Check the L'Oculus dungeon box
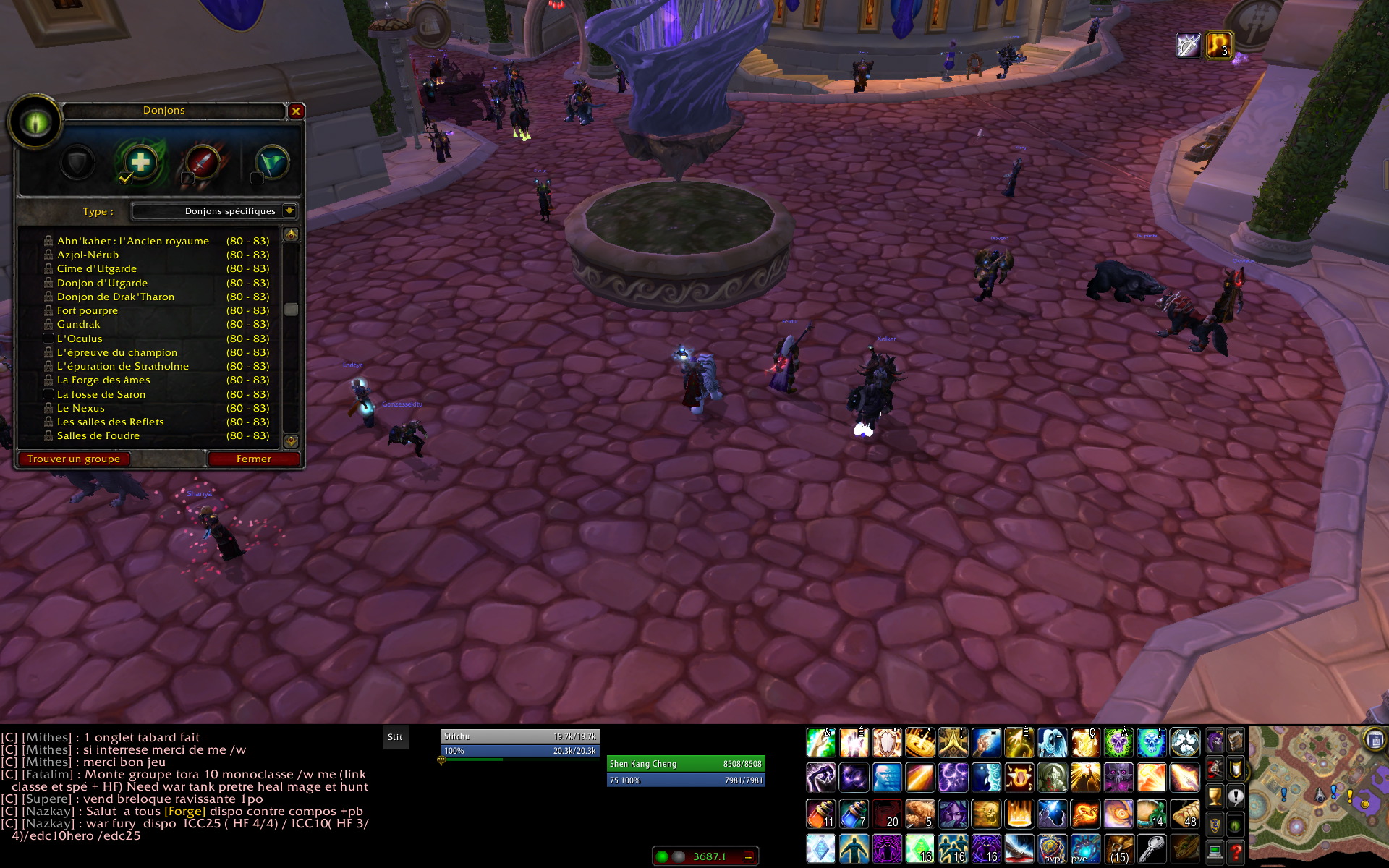This screenshot has height=868, width=1389. coord(48,339)
